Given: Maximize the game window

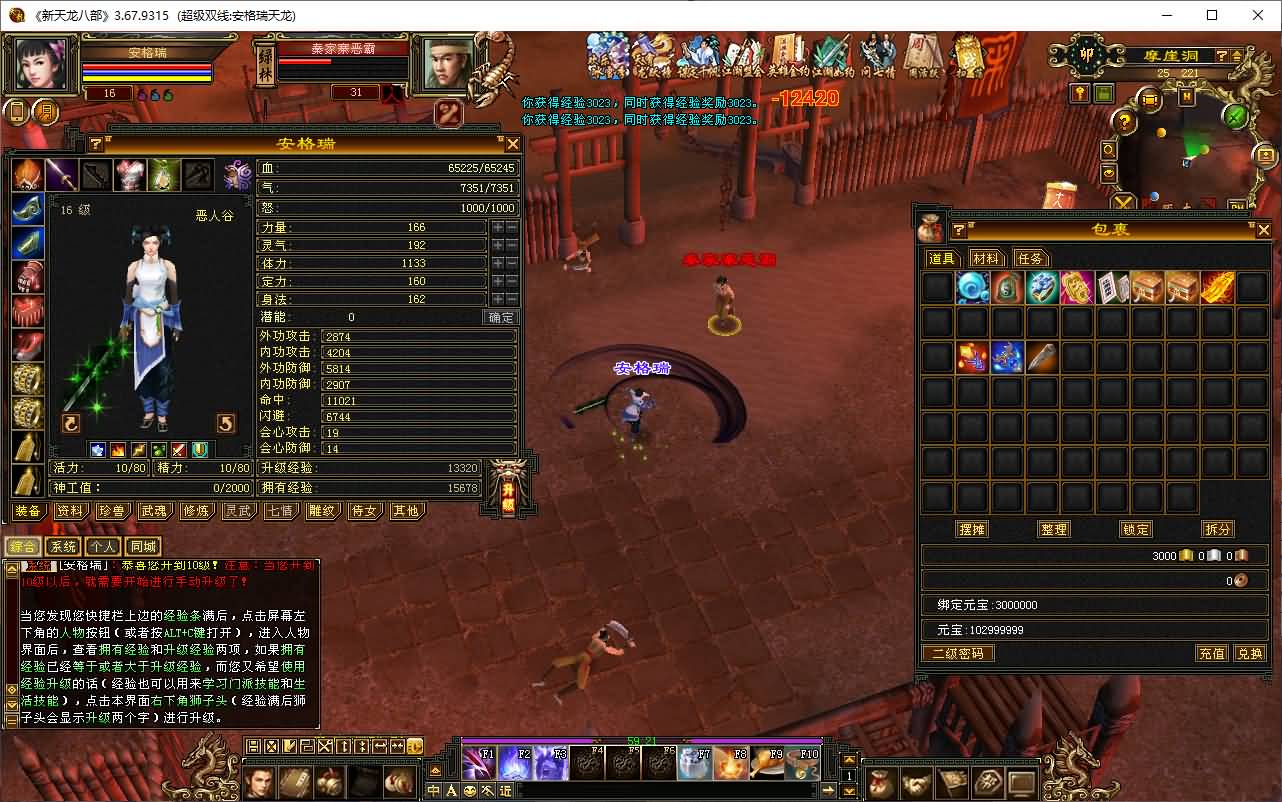Looking at the screenshot, I should [x=1212, y=15].
